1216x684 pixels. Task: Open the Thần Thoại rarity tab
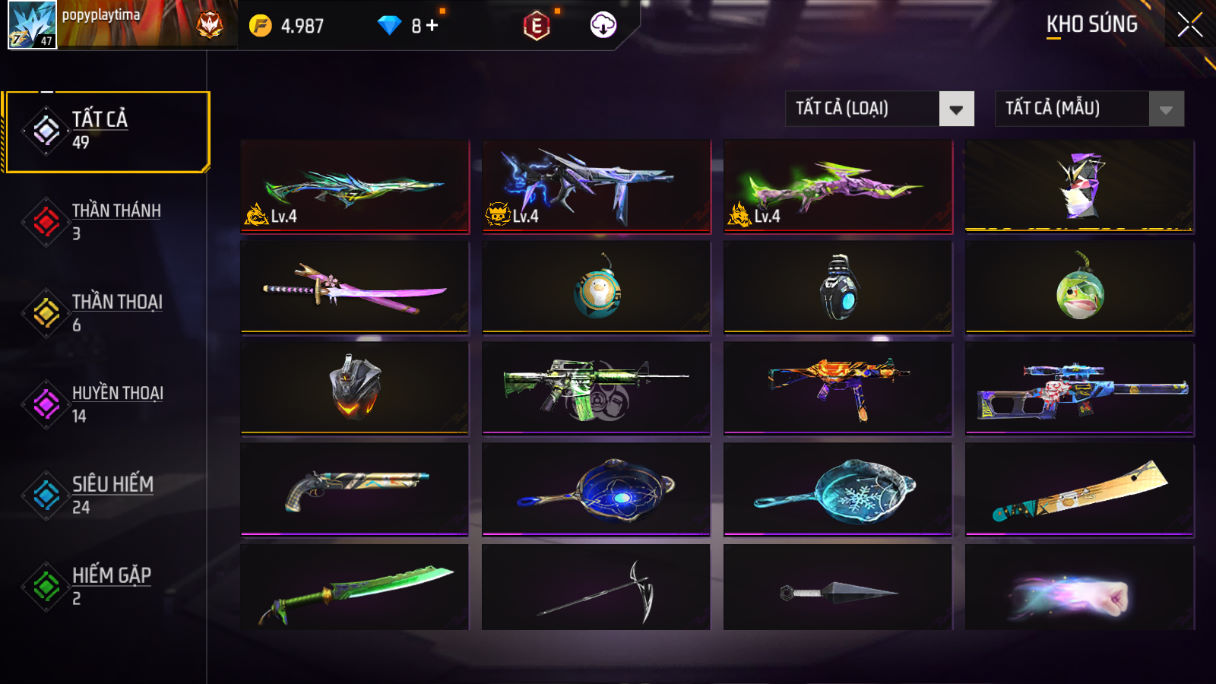pyautogui.click(x=106, y=313)
